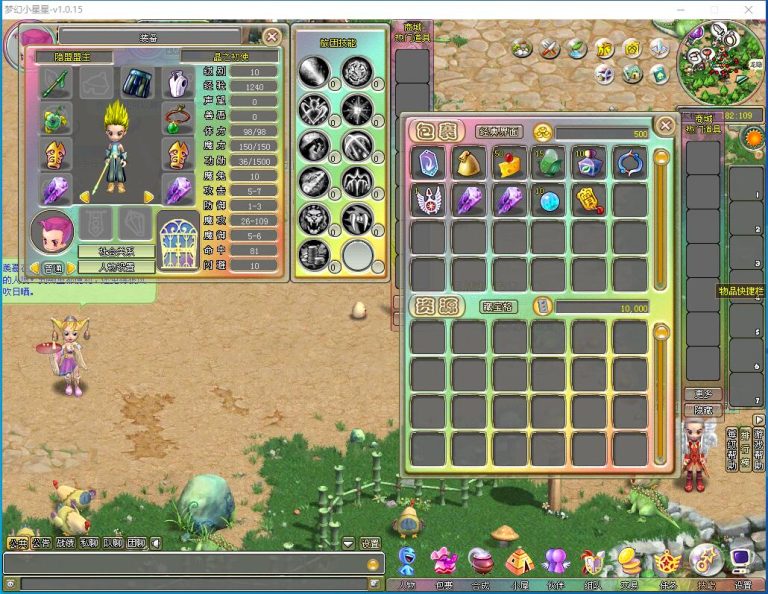Close the equipment panel

[272, 37]
